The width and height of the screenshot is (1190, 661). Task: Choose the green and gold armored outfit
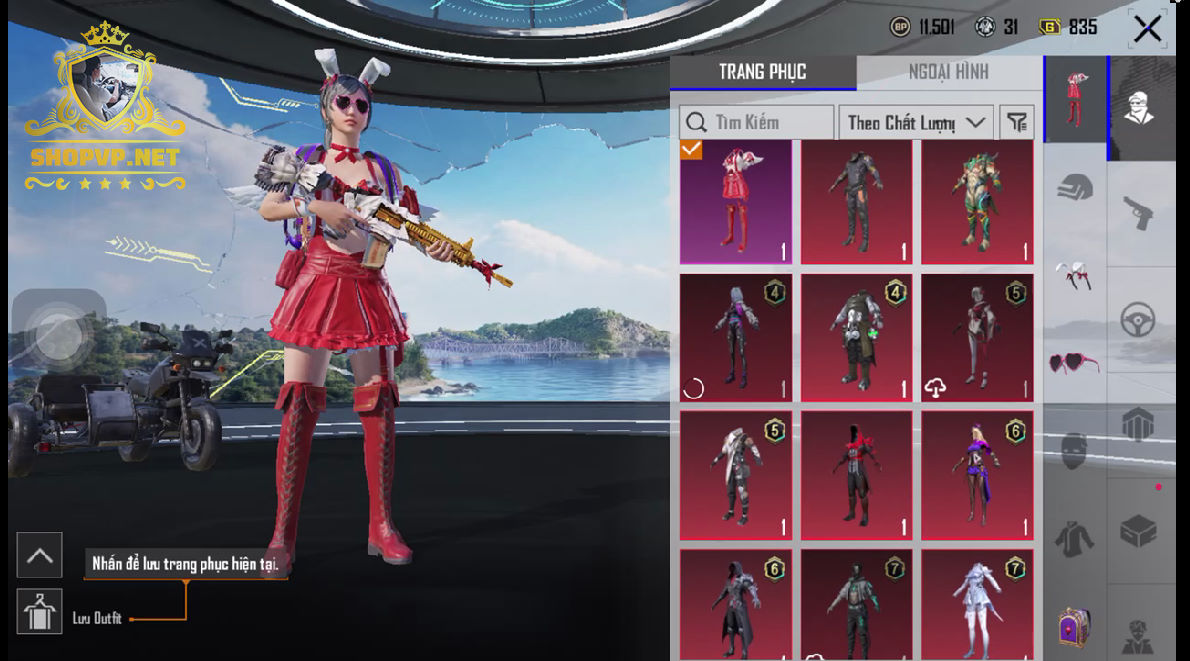click(x=977, y=202)
